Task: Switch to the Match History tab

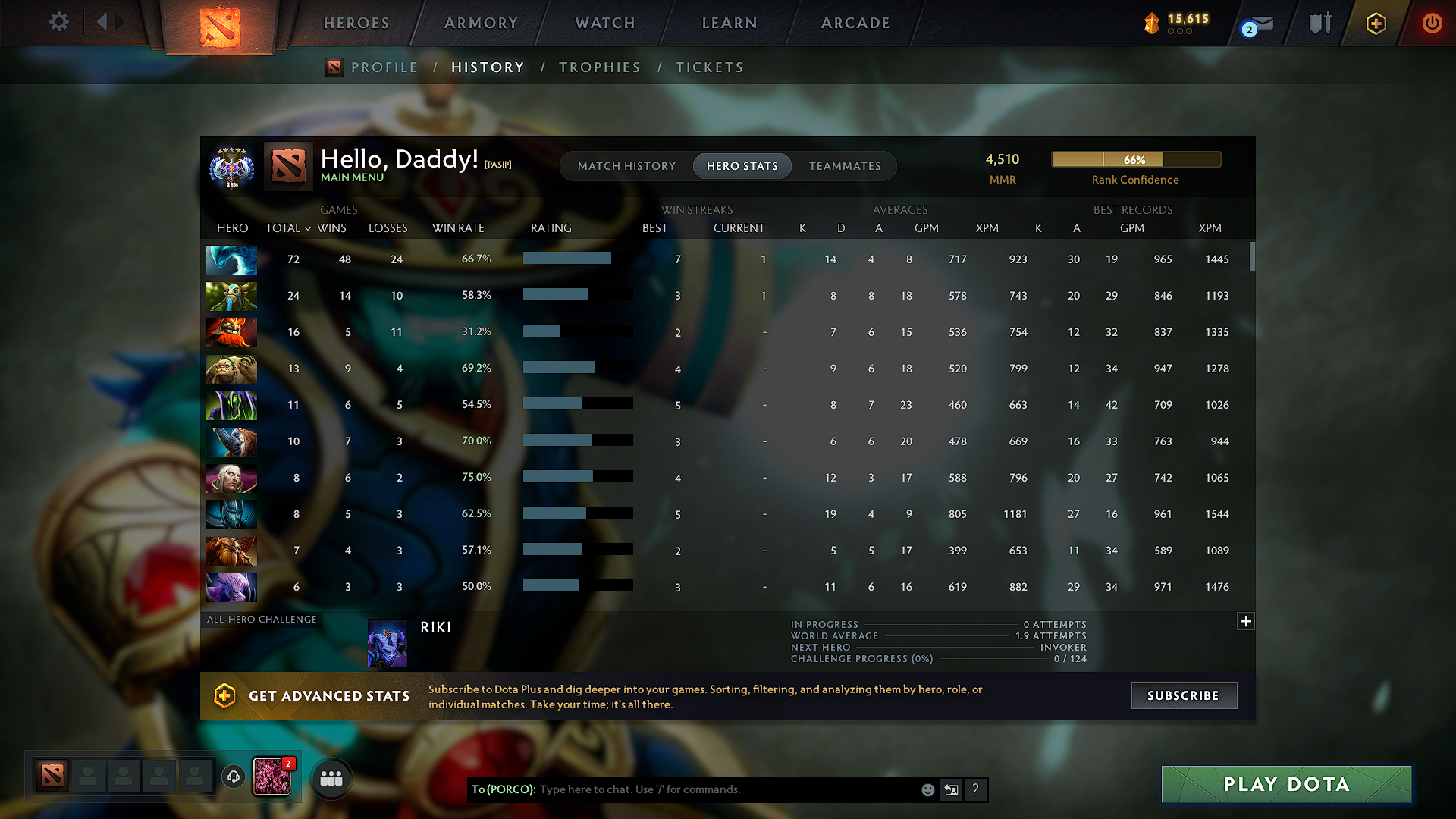Action: pyautogui.click(x=626, y=165)
